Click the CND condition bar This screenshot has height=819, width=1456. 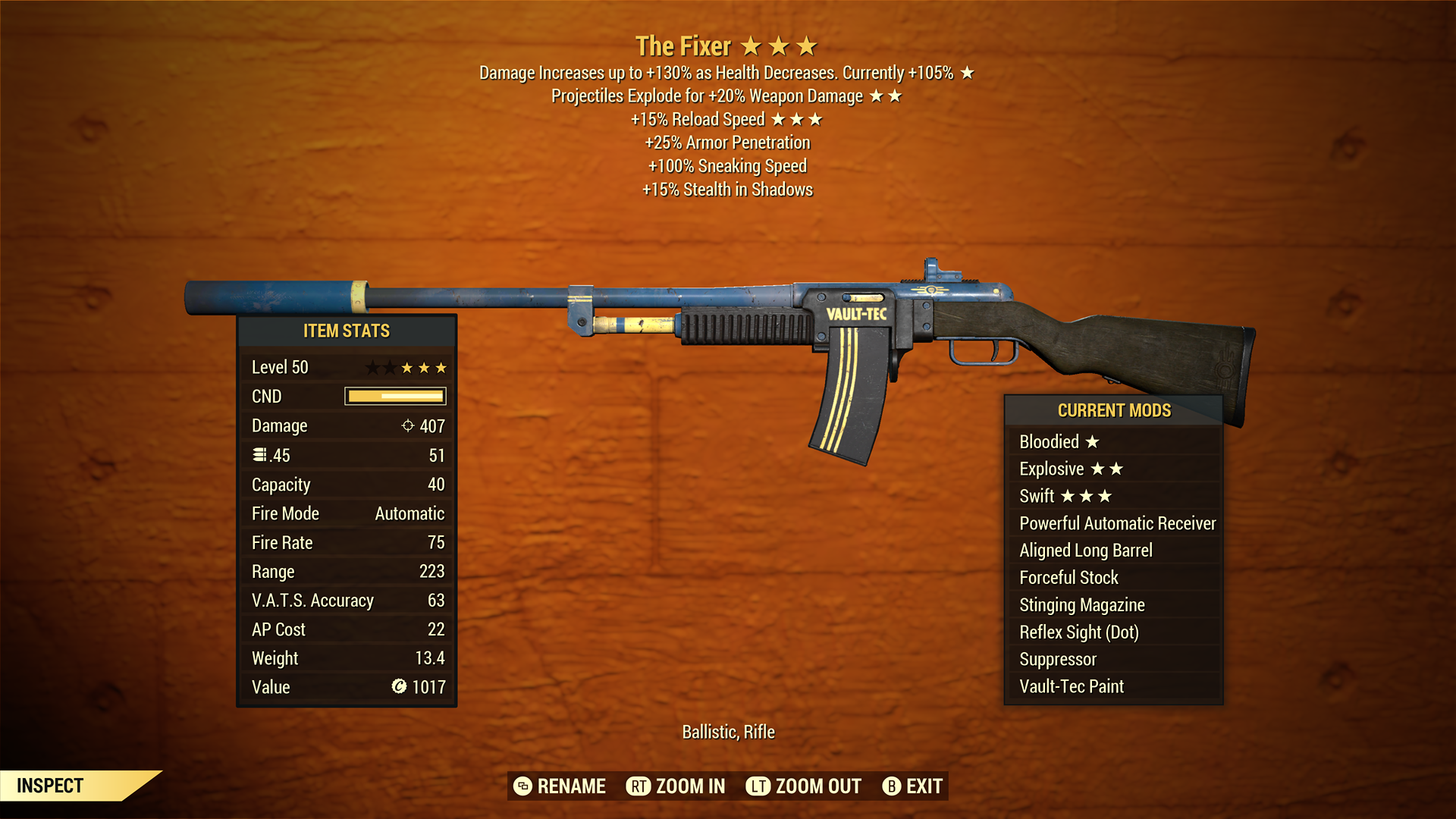click(394, 396)
